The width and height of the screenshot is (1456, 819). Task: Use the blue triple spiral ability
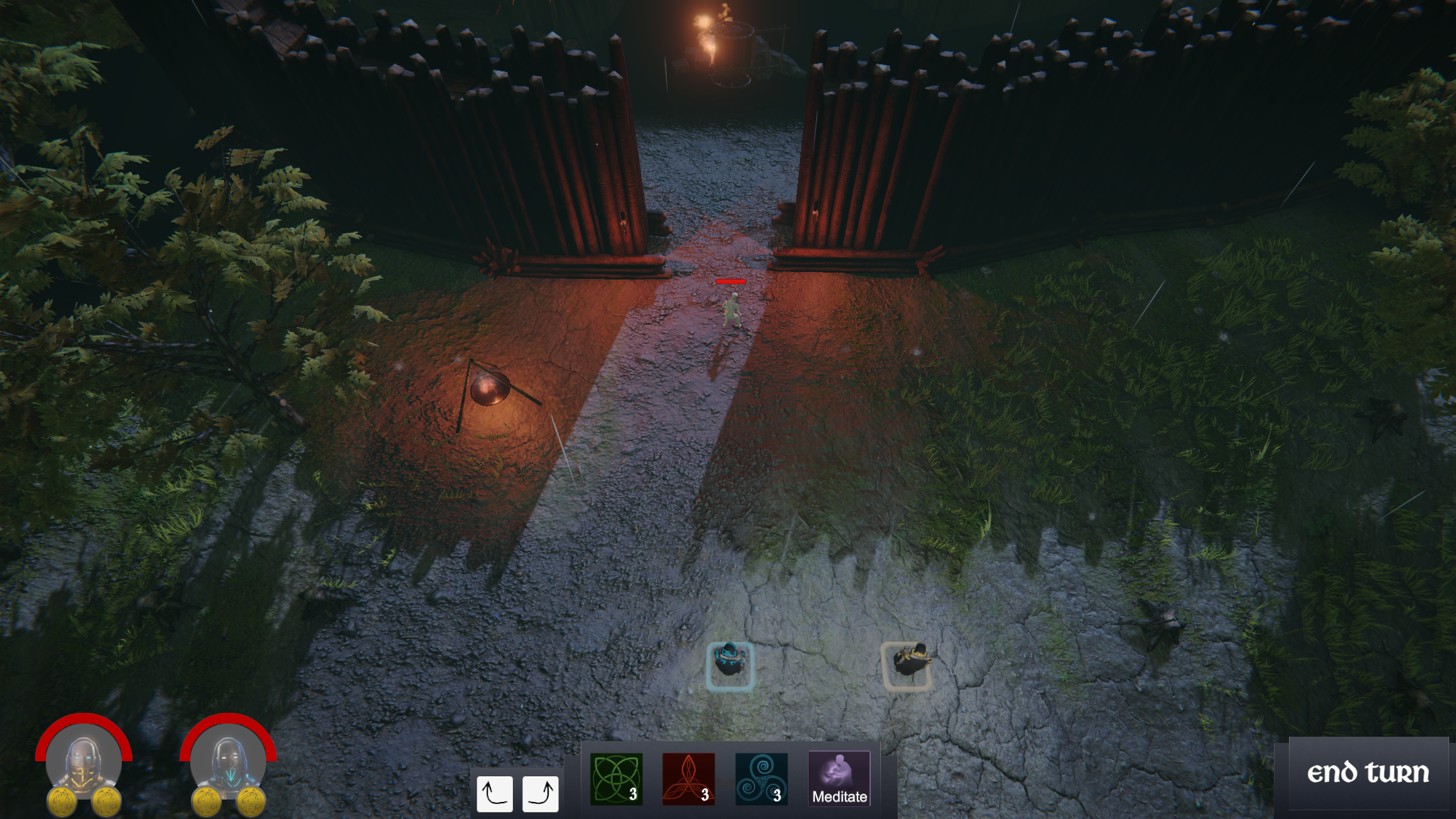(x=761, y=779)
